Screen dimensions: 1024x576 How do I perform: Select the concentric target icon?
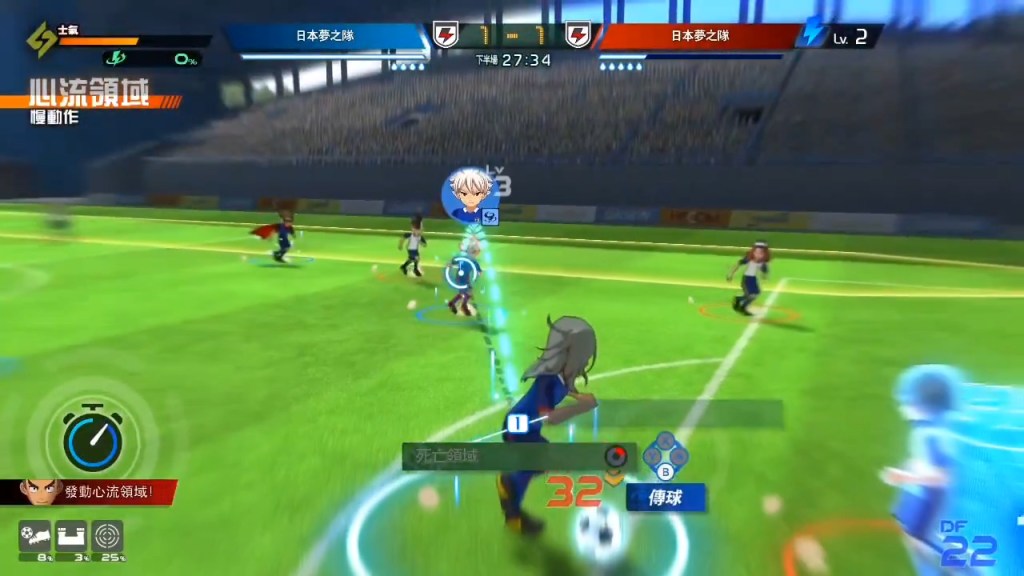click(107, 536)
